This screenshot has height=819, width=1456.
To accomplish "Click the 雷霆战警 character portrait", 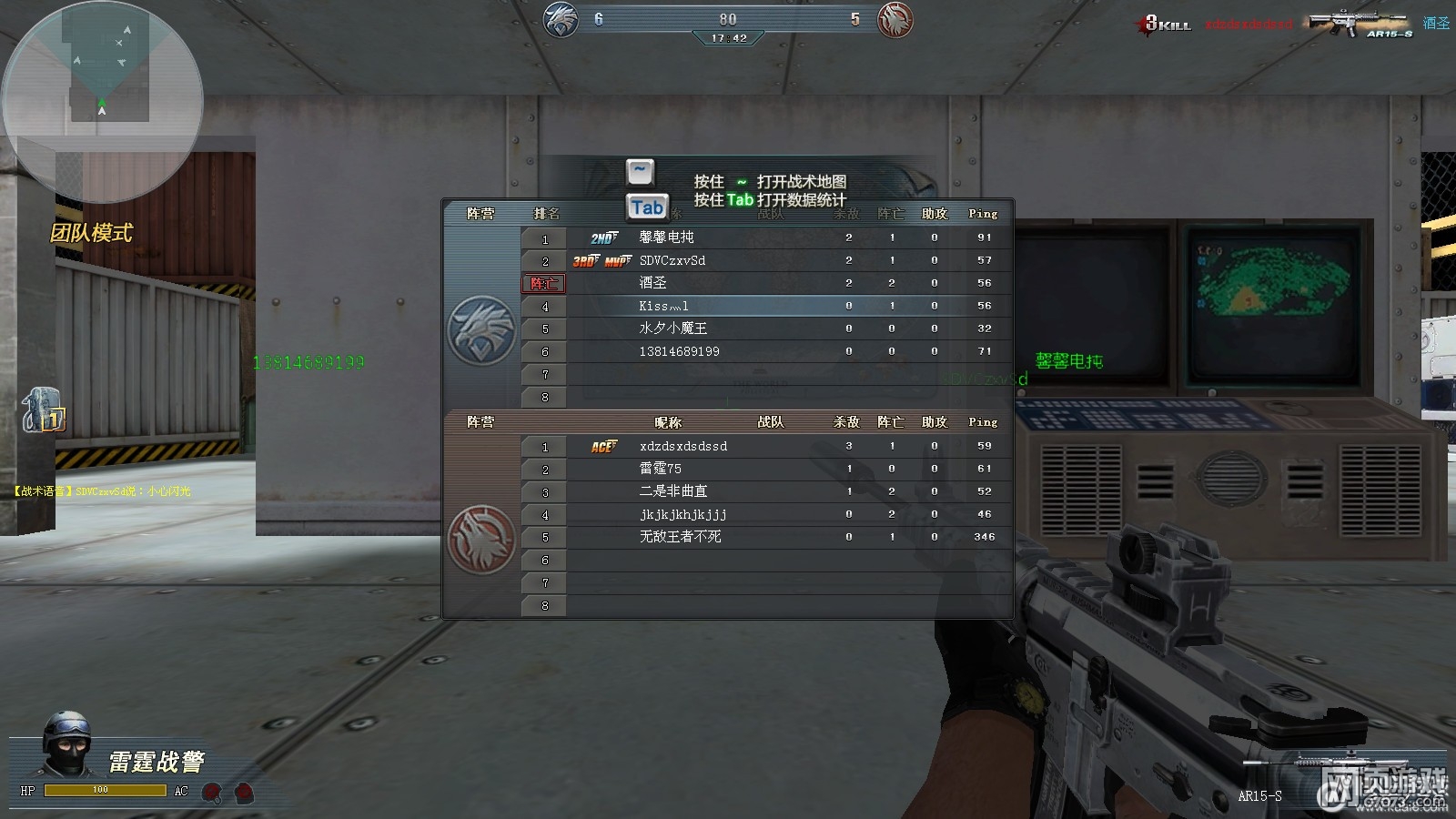I will pos(67,744).
